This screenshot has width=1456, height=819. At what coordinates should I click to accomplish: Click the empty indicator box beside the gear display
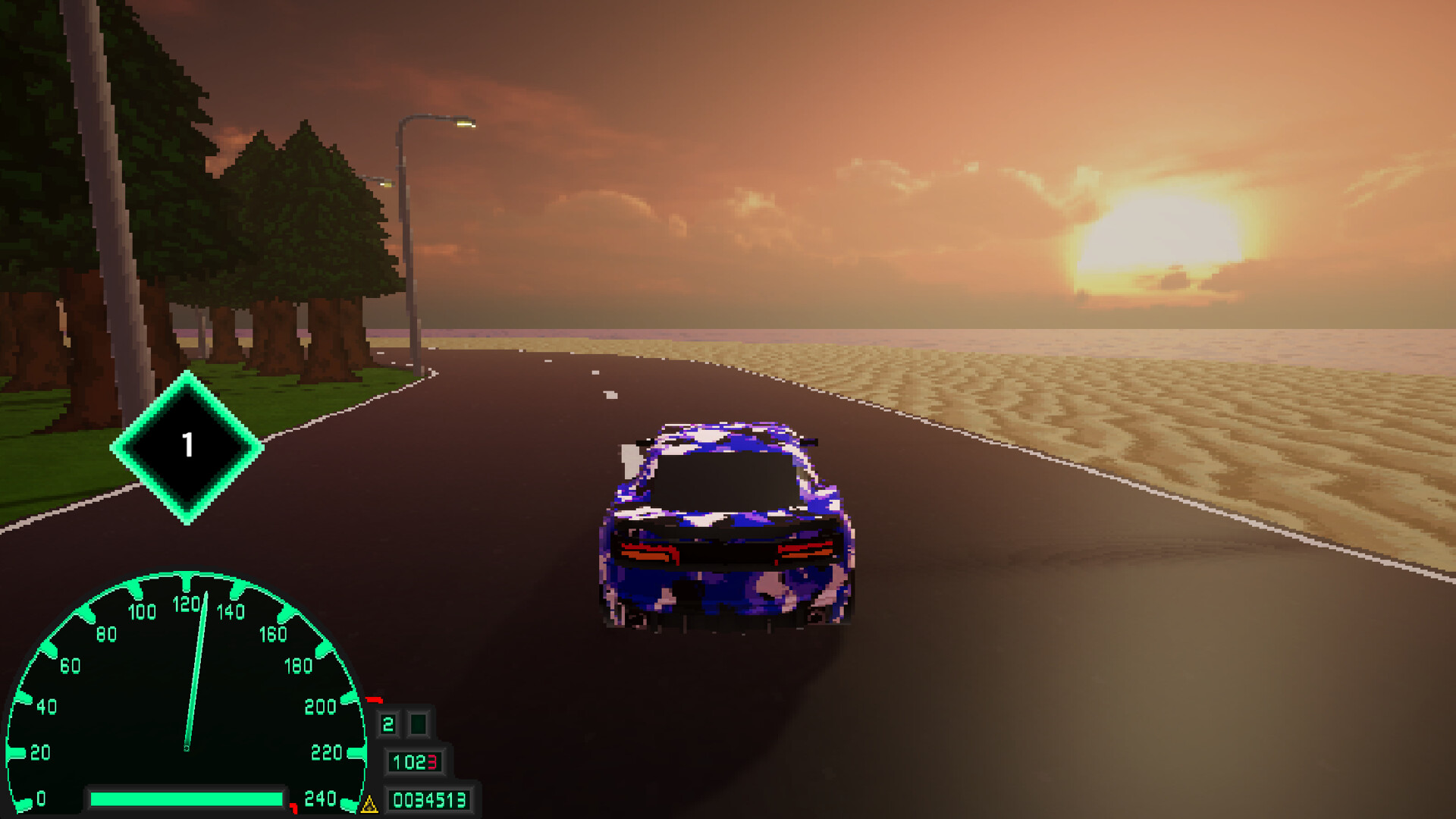[x=419, y=724]
